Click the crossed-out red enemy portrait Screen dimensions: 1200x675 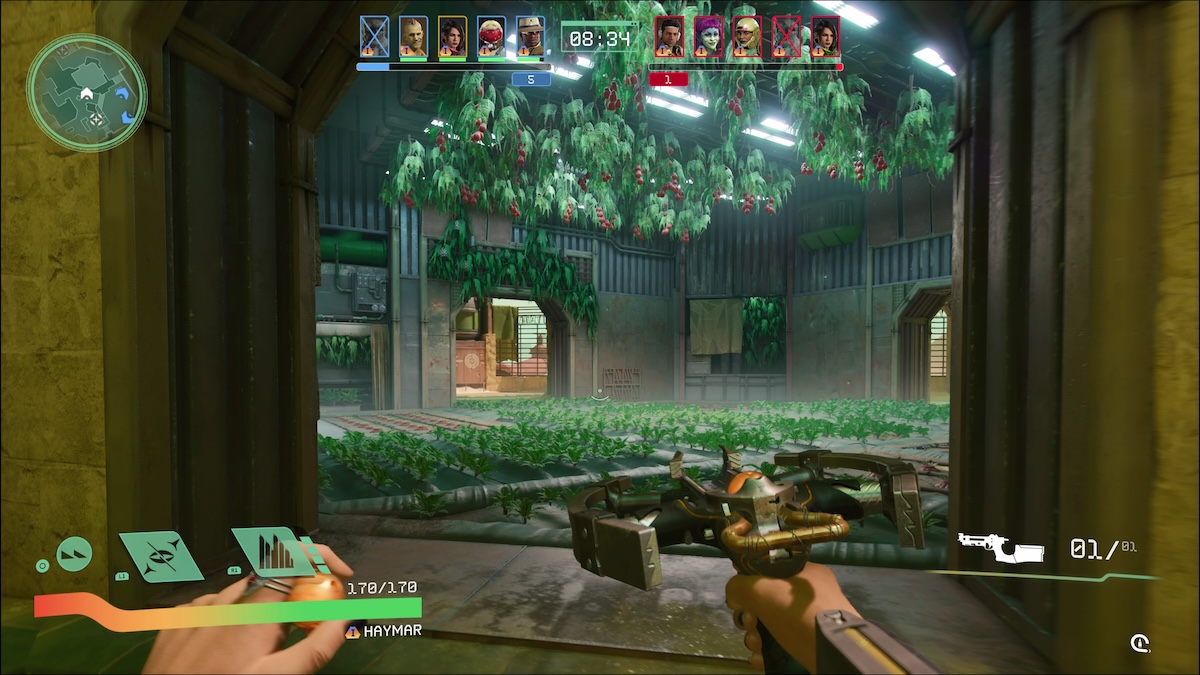pos(786,37)
